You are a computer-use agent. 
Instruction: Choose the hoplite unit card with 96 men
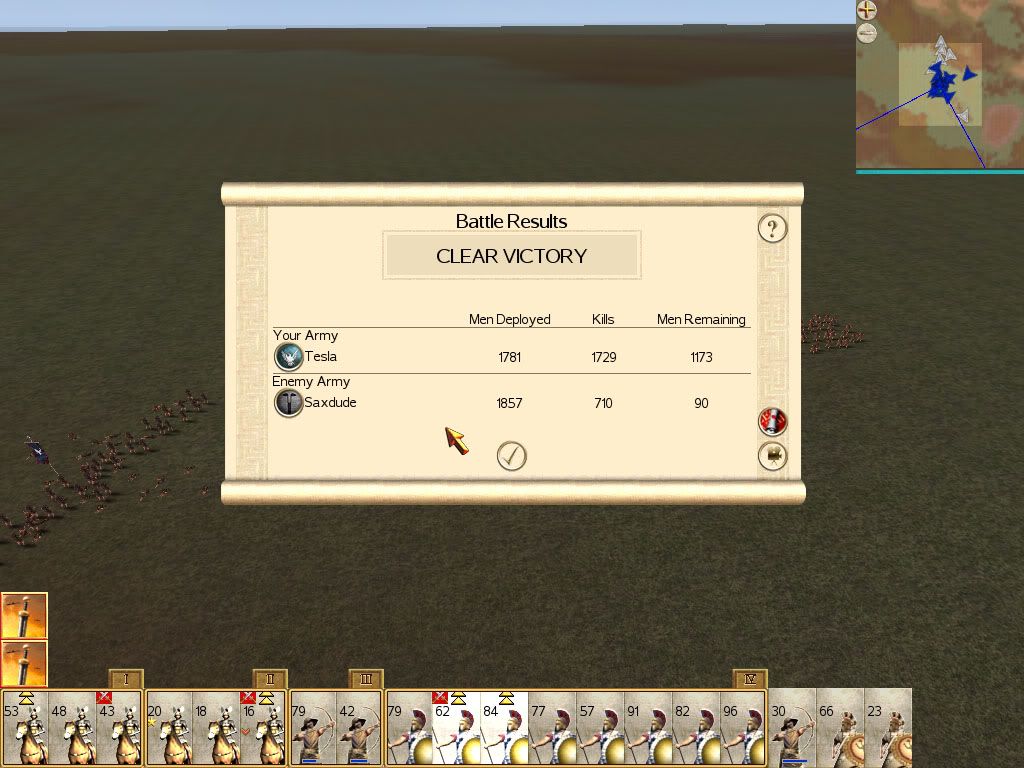click(744, 728)
